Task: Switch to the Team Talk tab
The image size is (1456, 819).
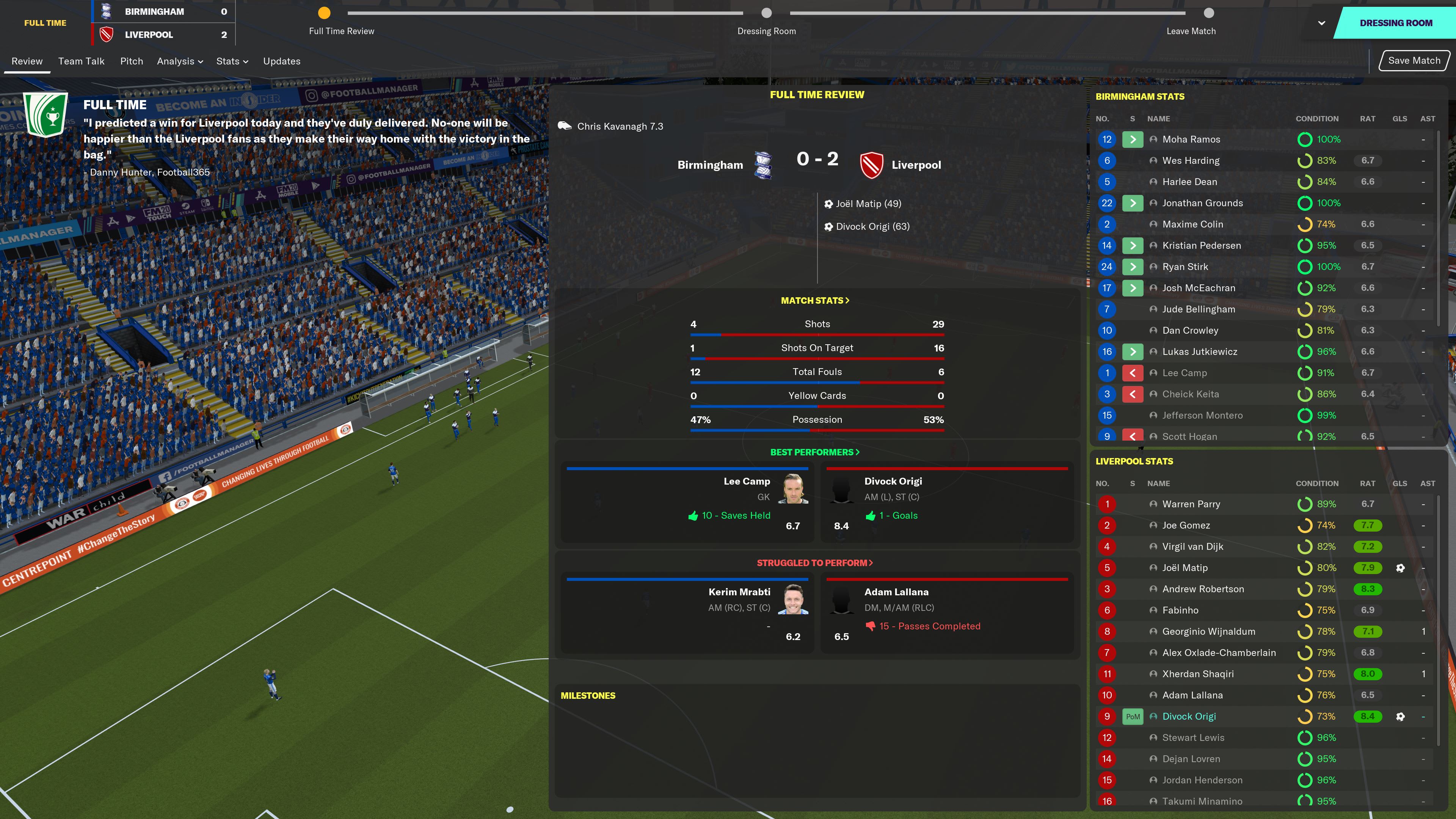Action: click(x=82, y=61)
